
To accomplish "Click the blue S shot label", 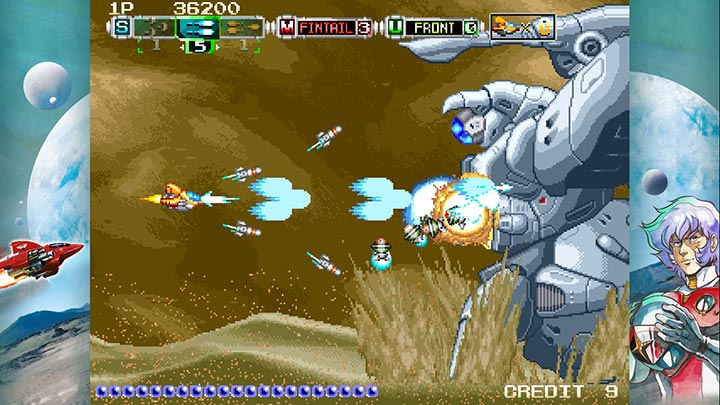I will [121, 27].
